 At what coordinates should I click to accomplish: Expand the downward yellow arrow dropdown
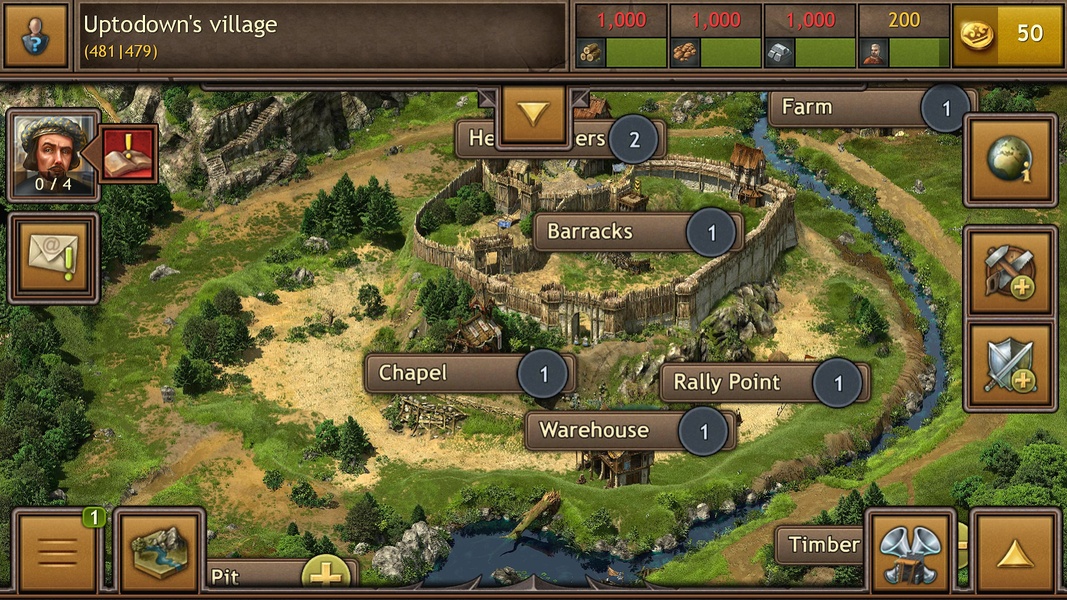click(x=533, y=114)
